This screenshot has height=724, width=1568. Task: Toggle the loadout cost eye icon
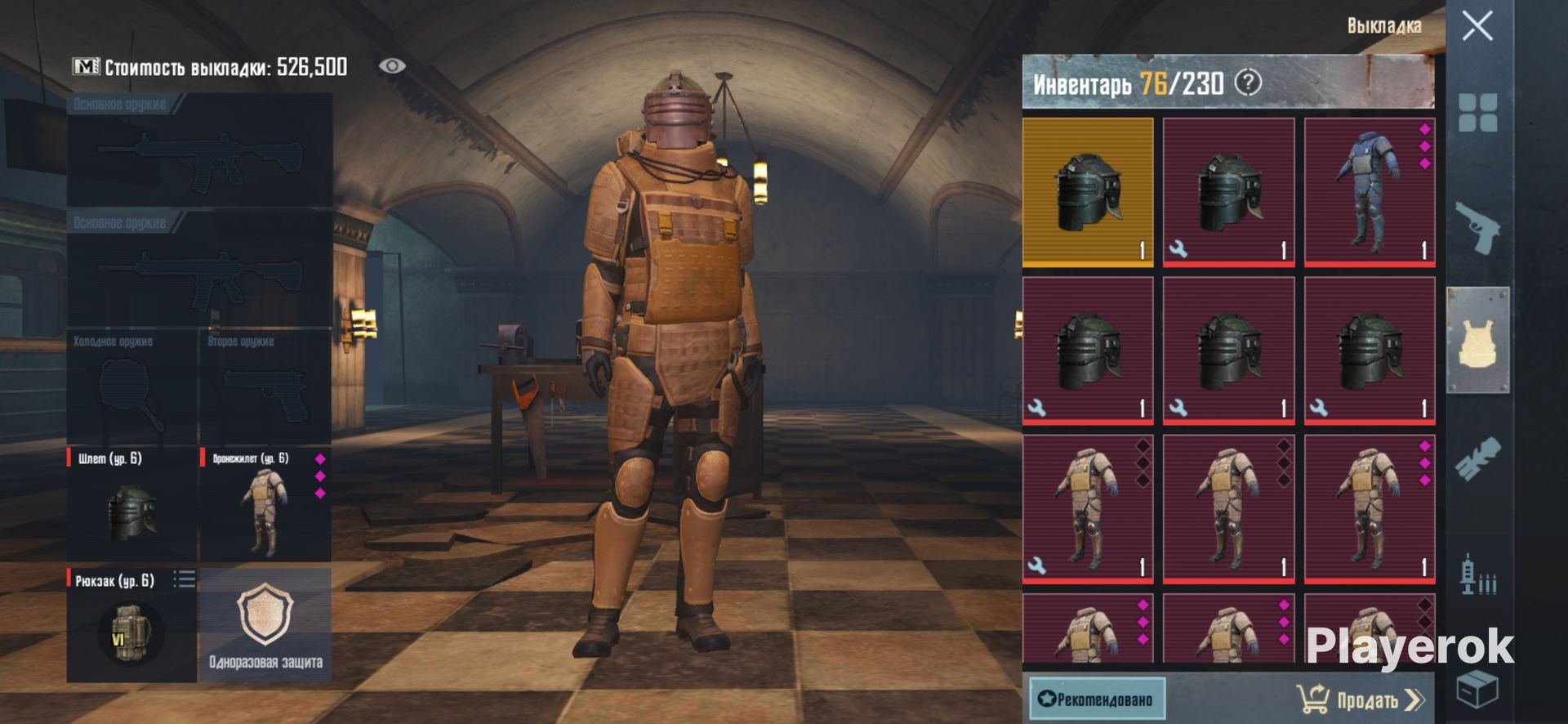(x=392, y=66)
